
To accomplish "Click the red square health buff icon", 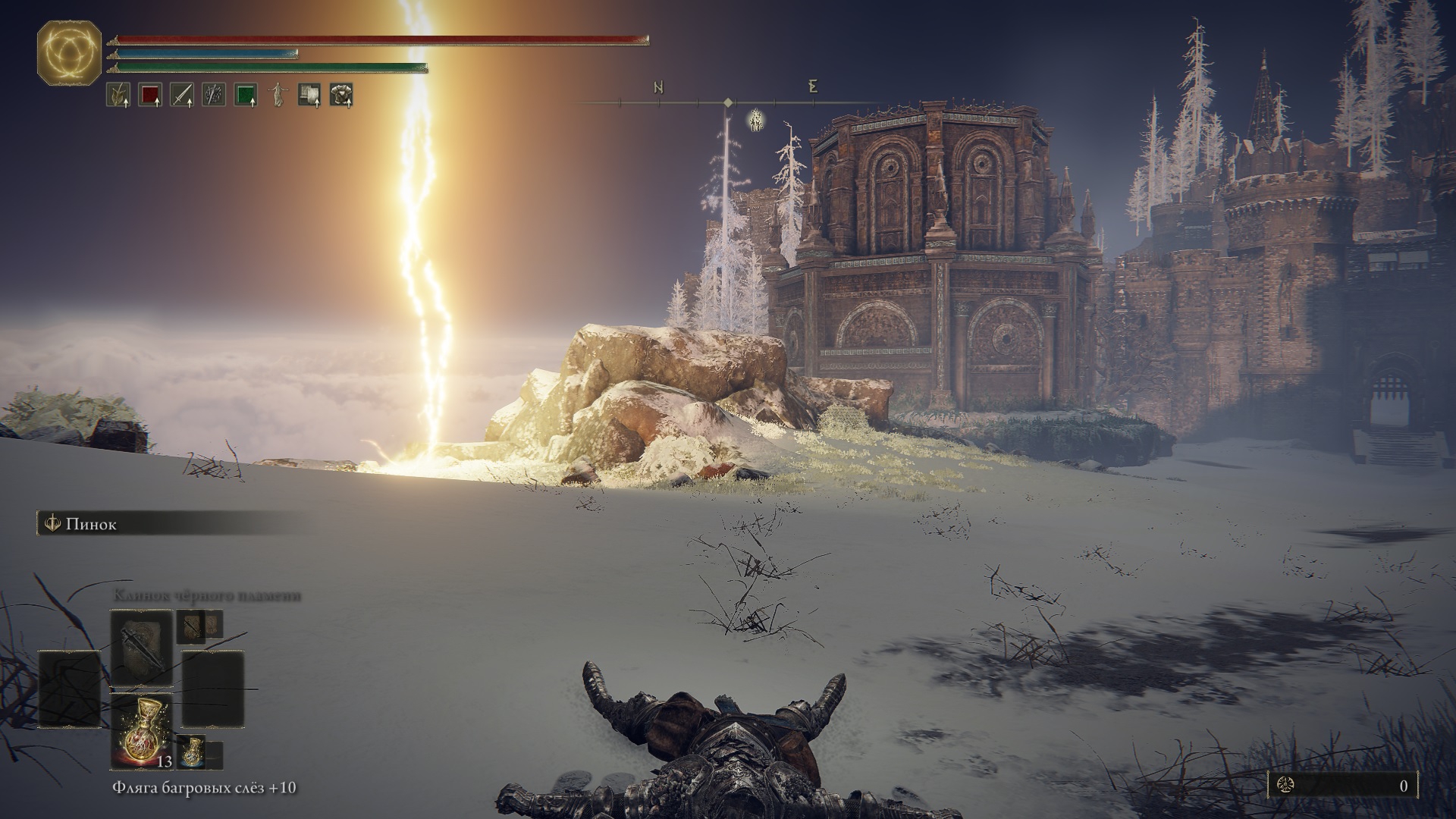I will pyautogui.click(x=149, y=95).
